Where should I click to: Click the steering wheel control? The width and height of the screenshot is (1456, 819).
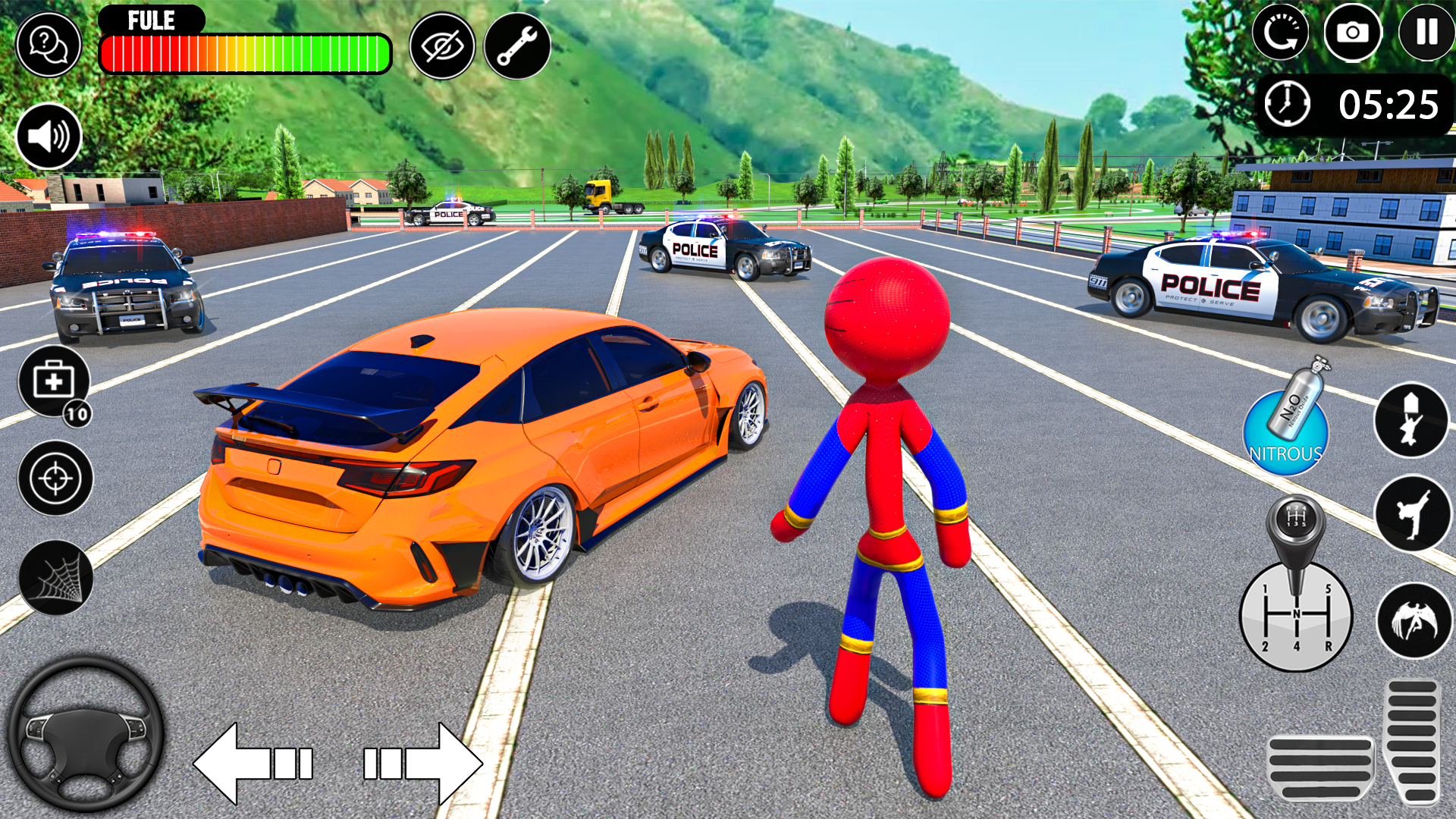(x=86, y=733)
